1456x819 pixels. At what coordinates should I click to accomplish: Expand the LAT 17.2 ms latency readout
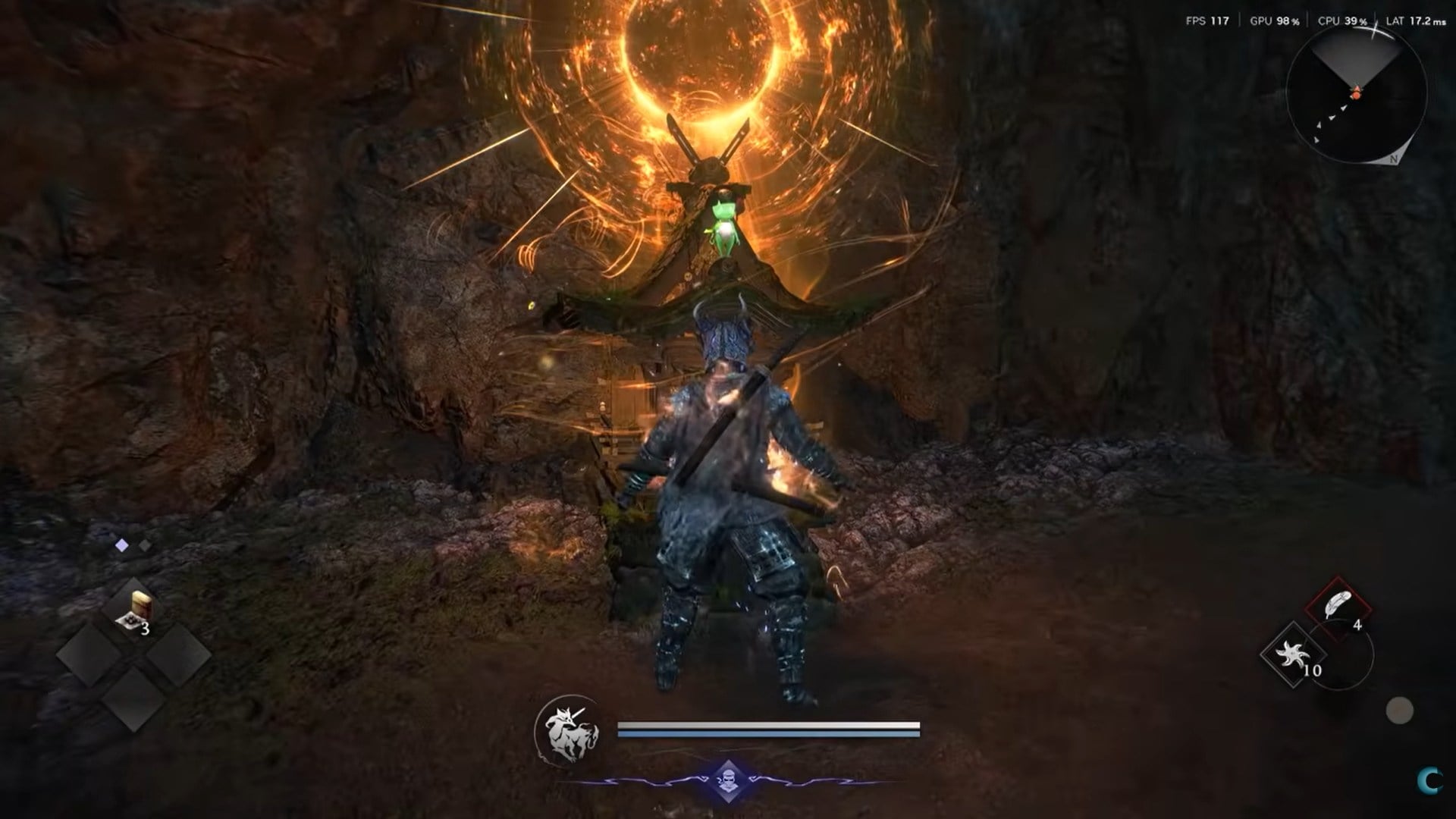(x=1415, y=21)
